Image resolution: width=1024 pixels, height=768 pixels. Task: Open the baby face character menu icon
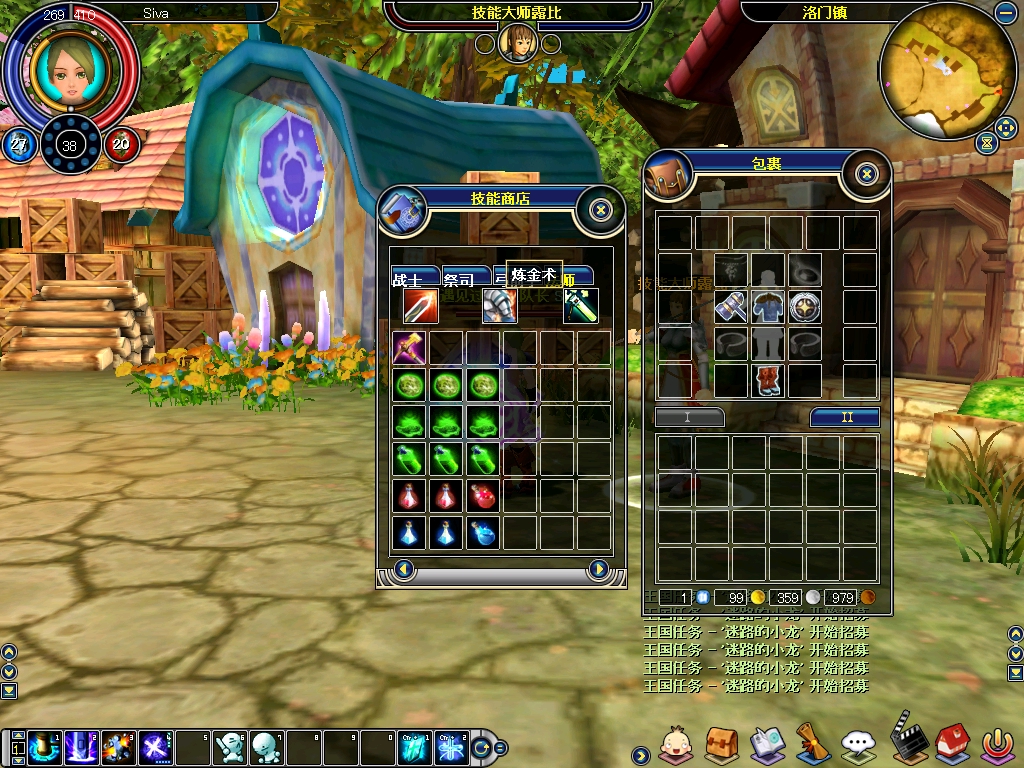675,743
